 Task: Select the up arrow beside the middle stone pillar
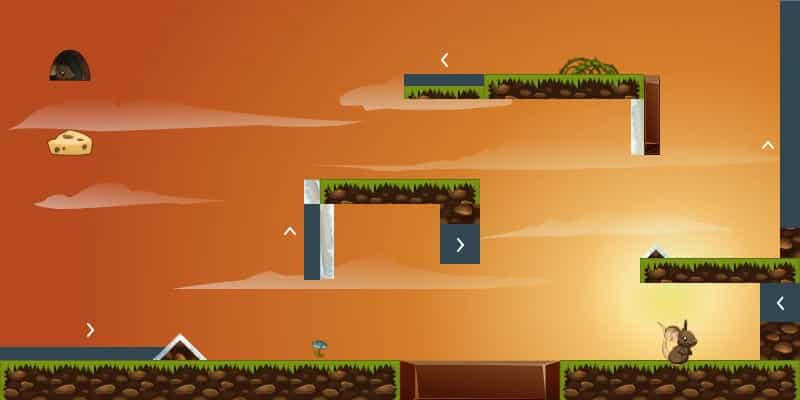tap(290, 231)
